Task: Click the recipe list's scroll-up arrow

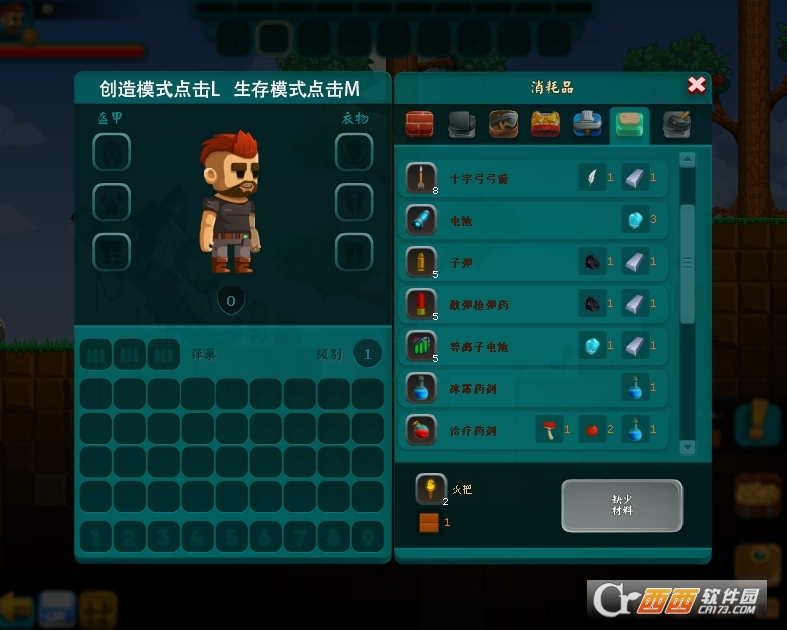Action: pos(687,160)
